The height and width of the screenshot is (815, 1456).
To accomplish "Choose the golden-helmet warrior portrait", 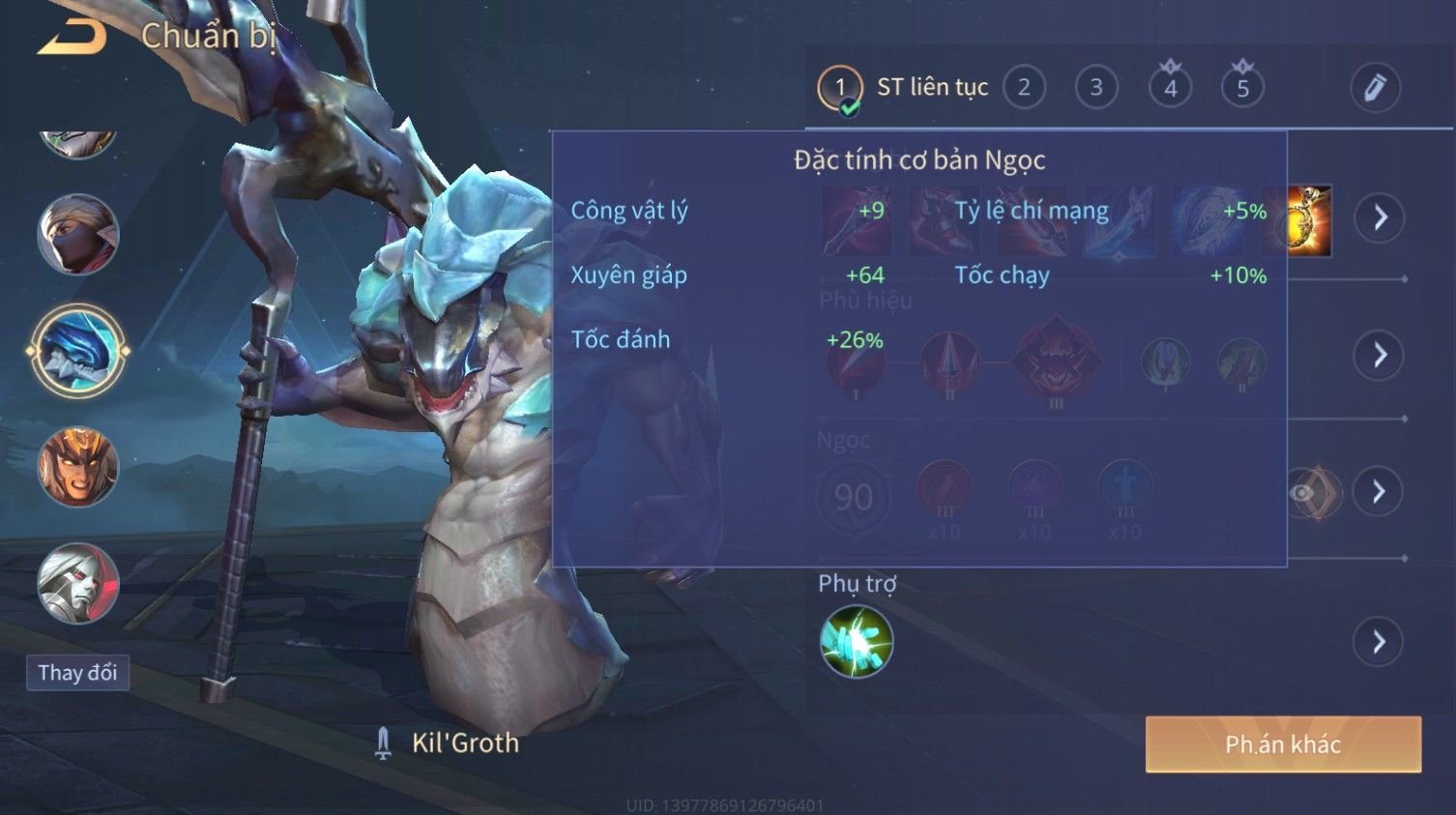I will [x=77, y=468].
